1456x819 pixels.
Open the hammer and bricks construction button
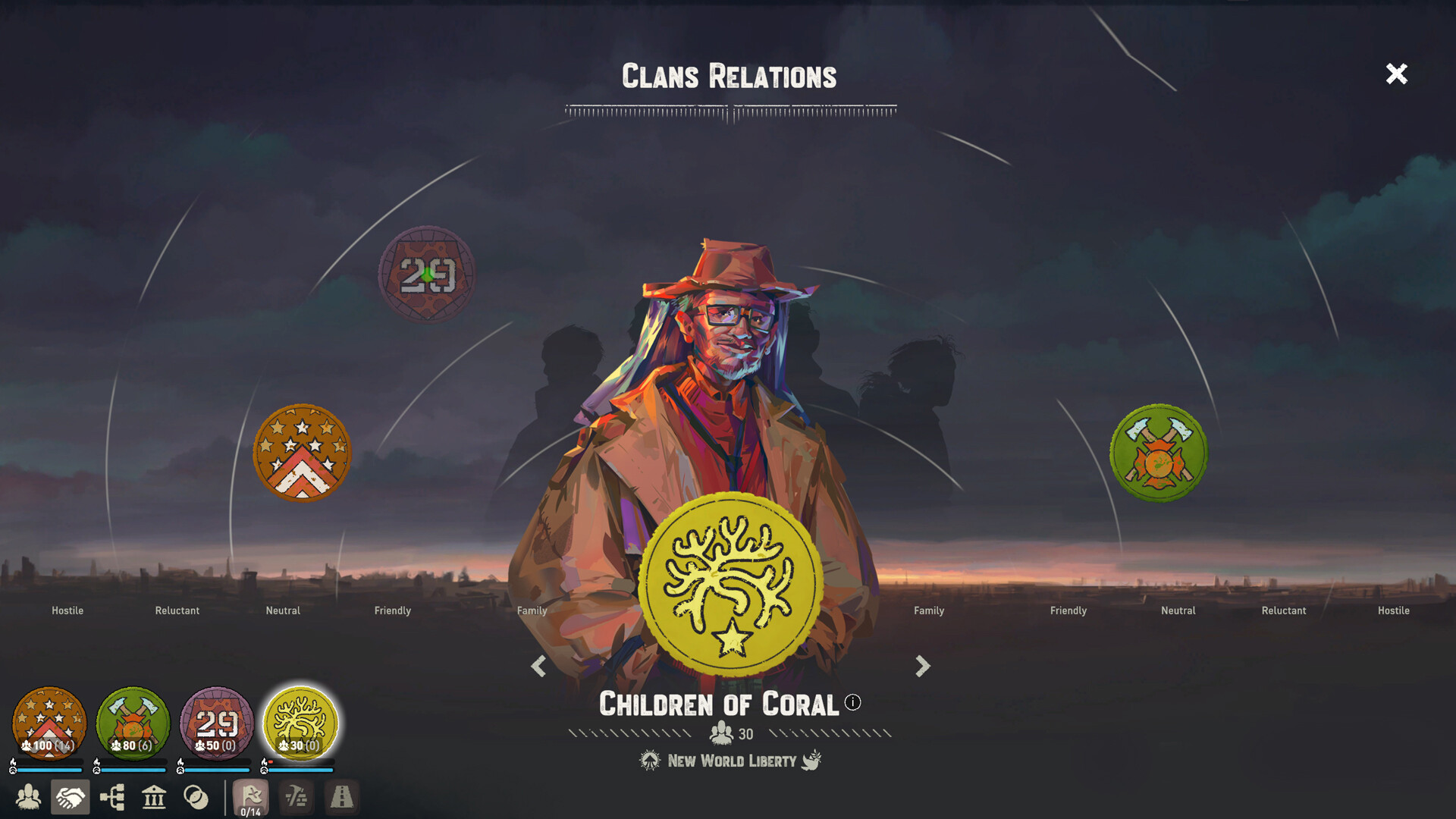pyautogui.click(x=297, y=797)
